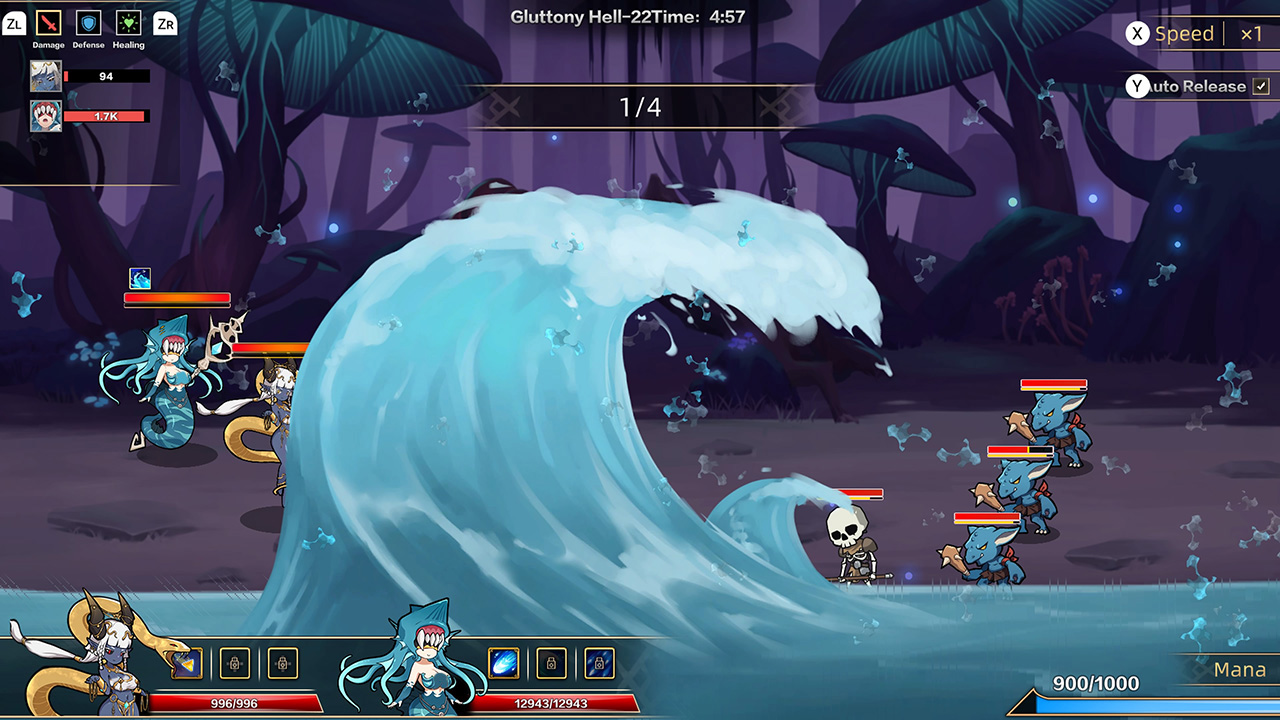Click the ZR shoulder button icon
The width and height of the screenshot is (1280, 720).
point(164,24)
